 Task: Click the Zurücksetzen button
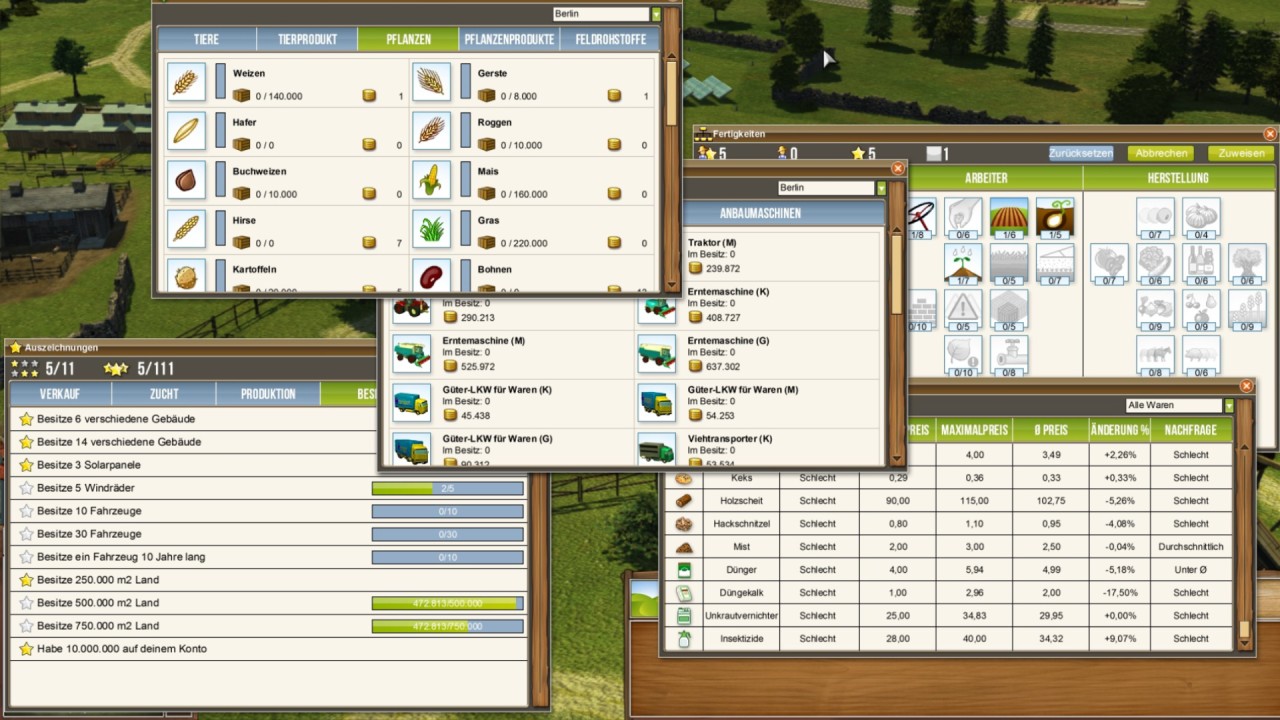(x=1081, y=154)
